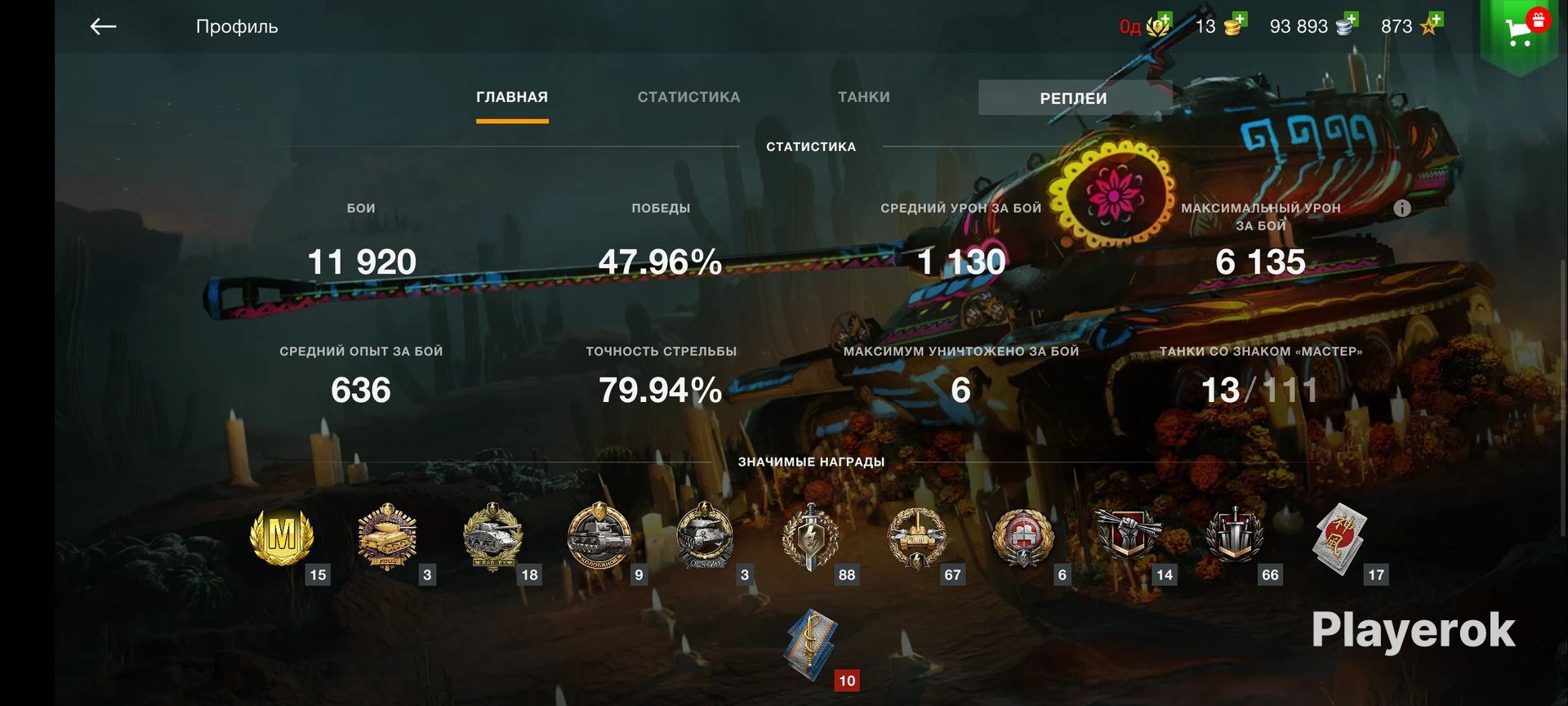
Task: Select the raised fist medal award
Action: [x=1128, y=535]
